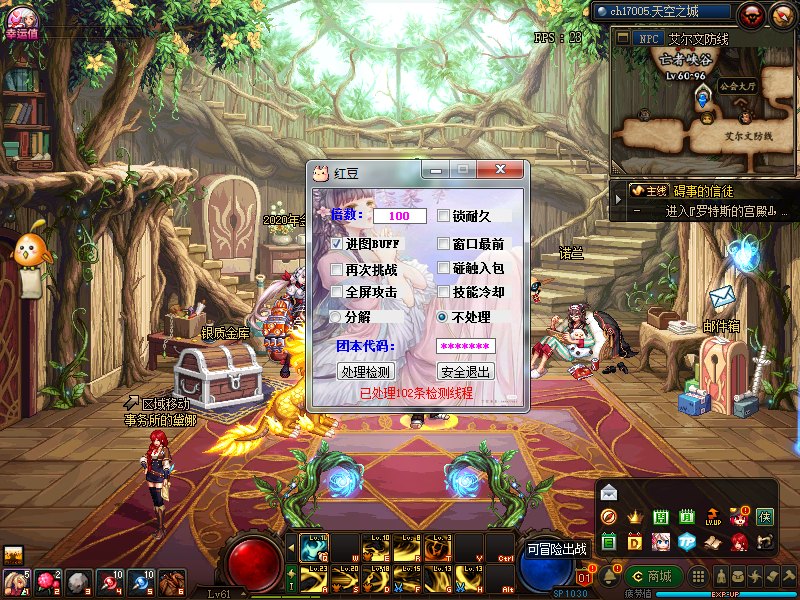The height and width of the screenshot is (600, 800).
Task: Enable the 再次挑战 checkbox
Action: [337, 269]
